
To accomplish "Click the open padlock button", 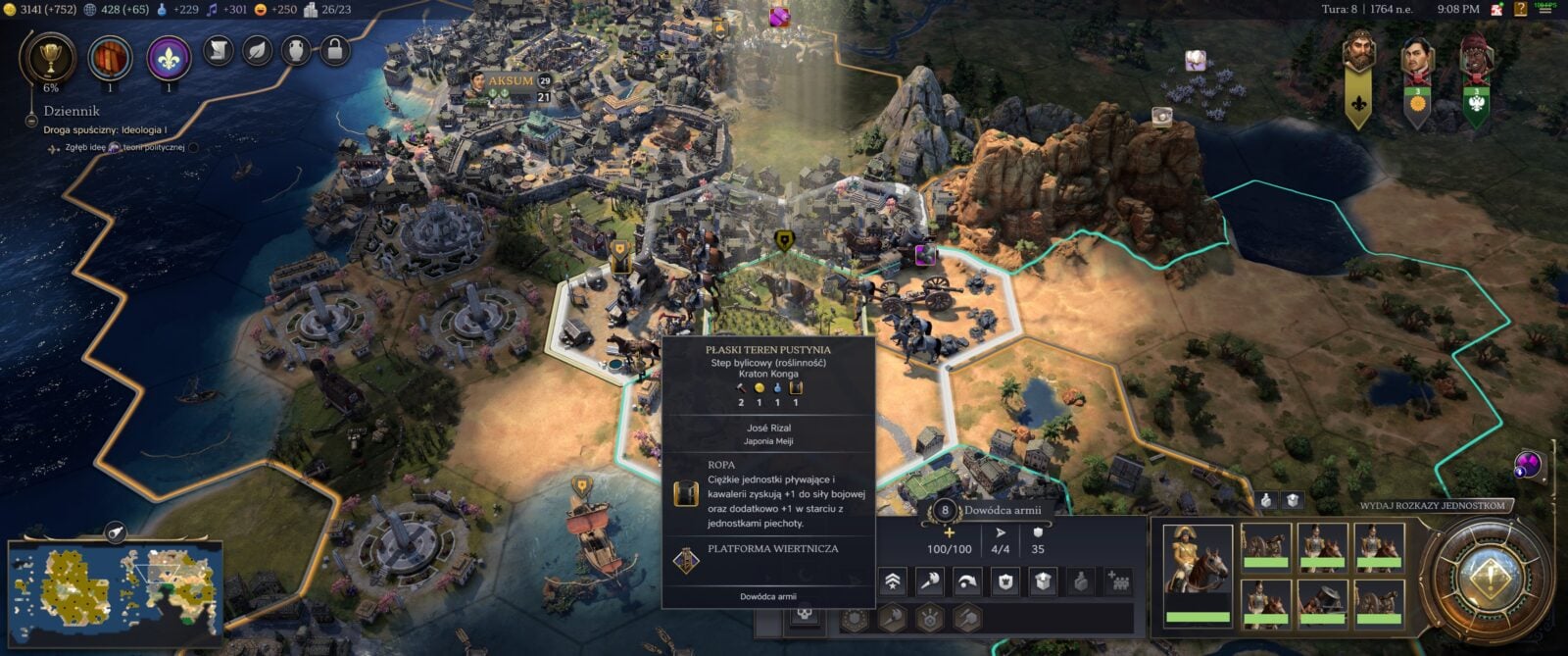I will click(x=334, y=49).
